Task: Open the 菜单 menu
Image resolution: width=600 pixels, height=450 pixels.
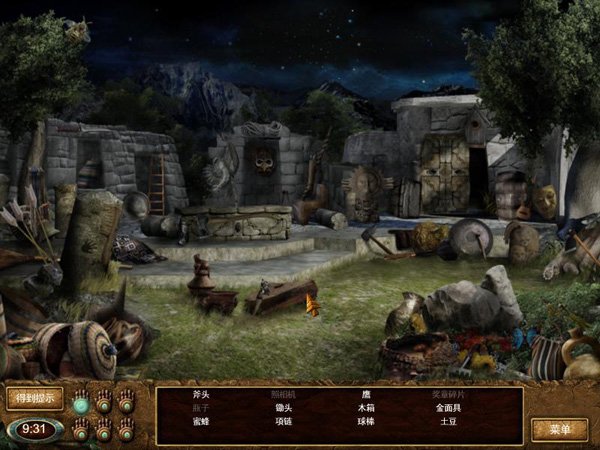Action: tap(559, 430)
